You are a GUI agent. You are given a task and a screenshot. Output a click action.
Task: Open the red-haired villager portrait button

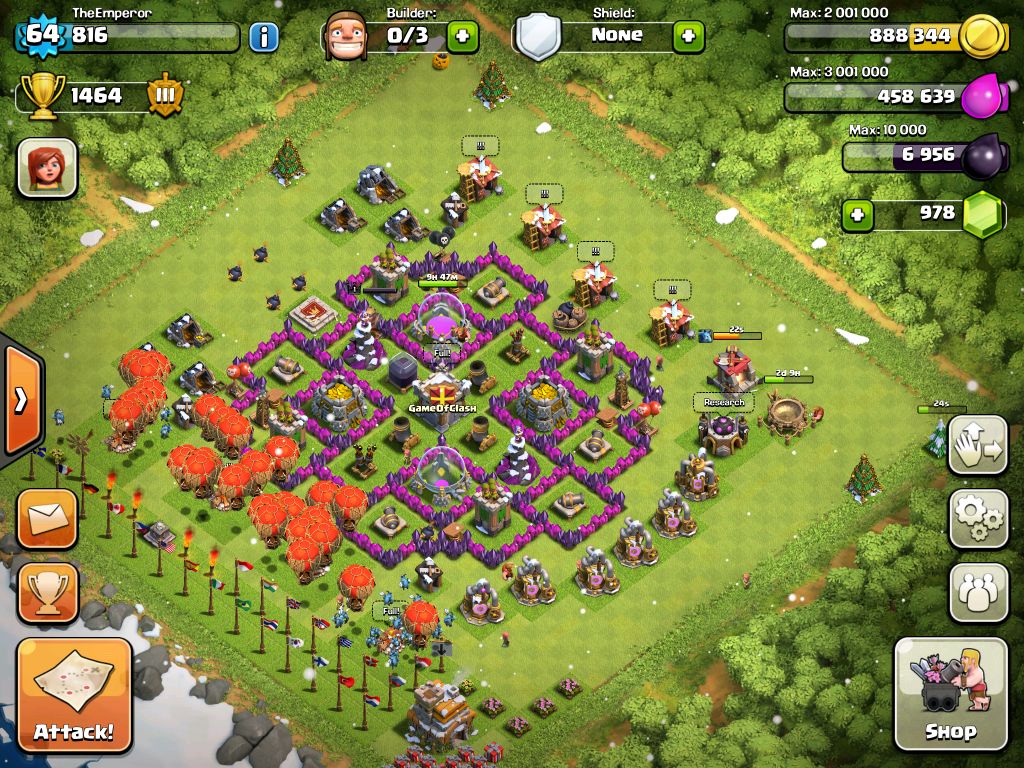47,167
